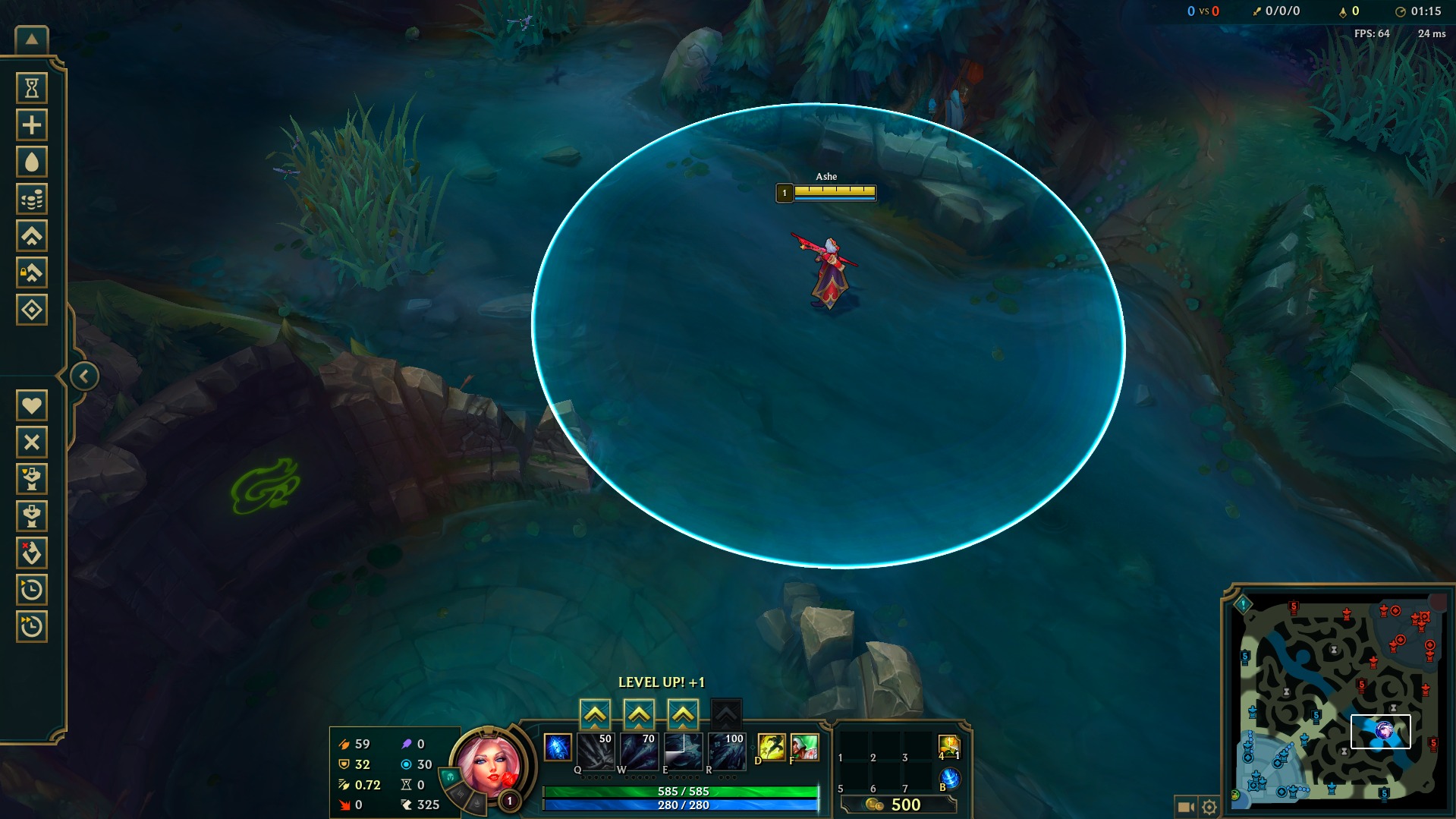Click the plus icon in the Practice Tool sidebar
Screen dimensions: 1456x819
coord(31,124)
